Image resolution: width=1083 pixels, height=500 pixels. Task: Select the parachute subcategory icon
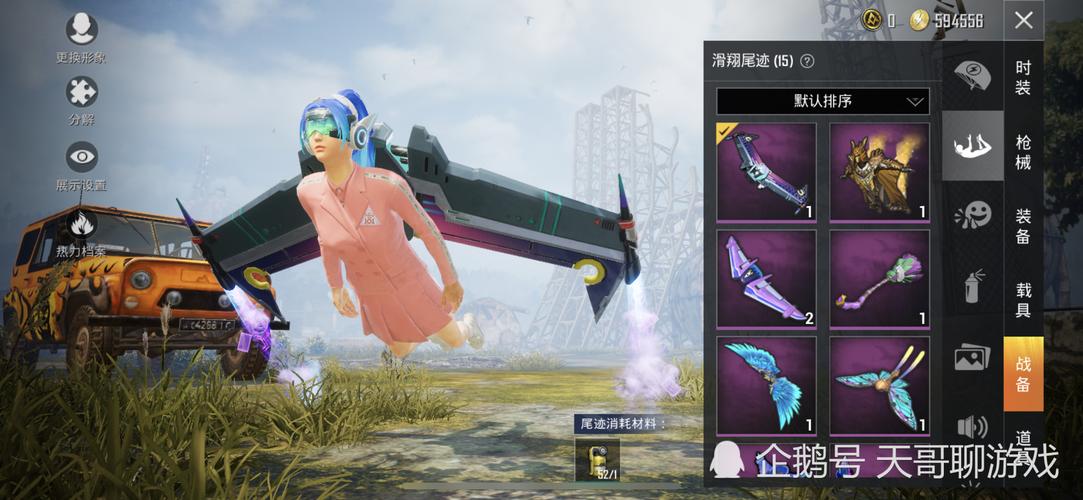[972, 75]
